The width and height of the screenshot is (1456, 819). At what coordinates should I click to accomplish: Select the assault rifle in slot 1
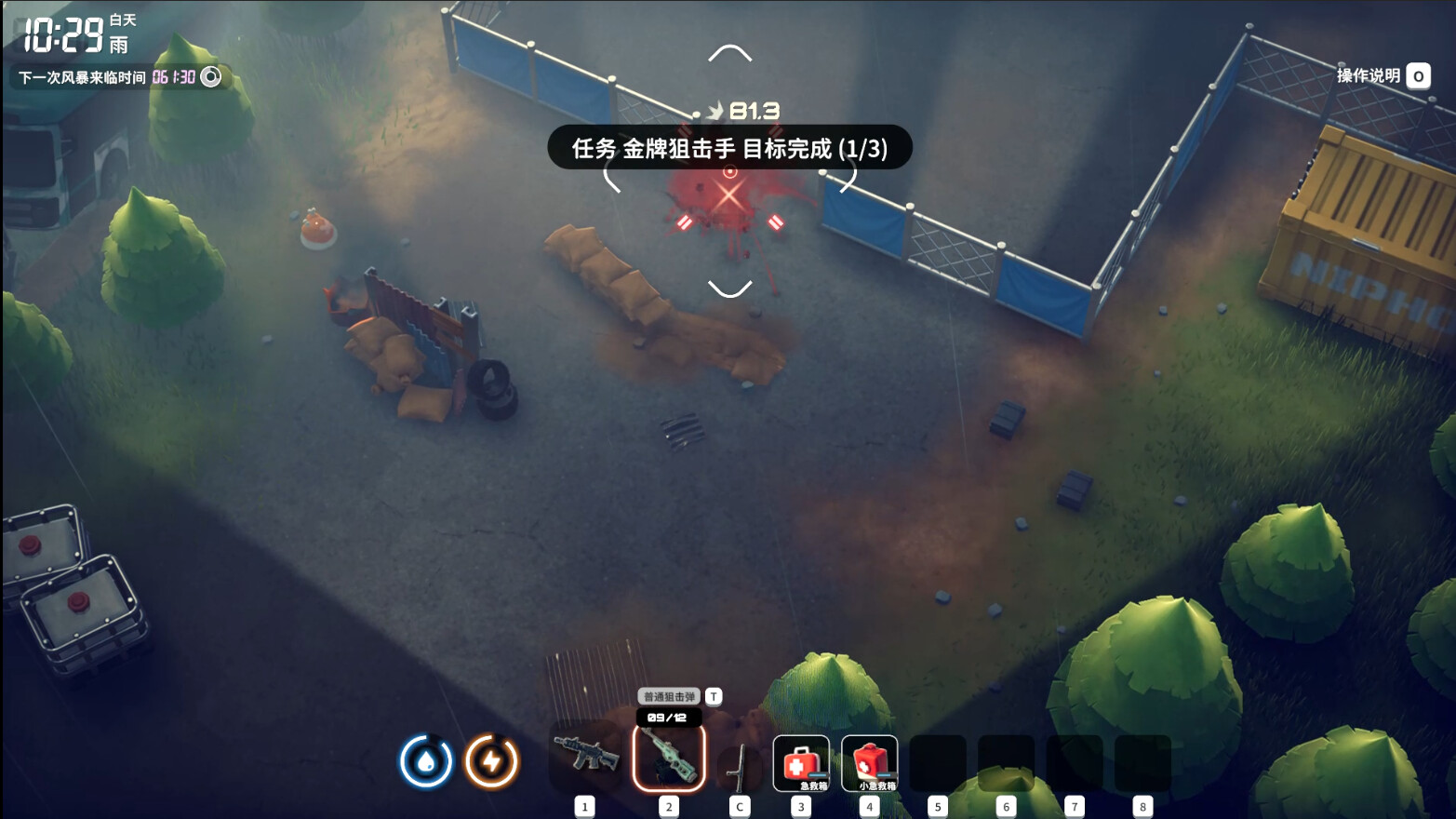tap(585, 756)
